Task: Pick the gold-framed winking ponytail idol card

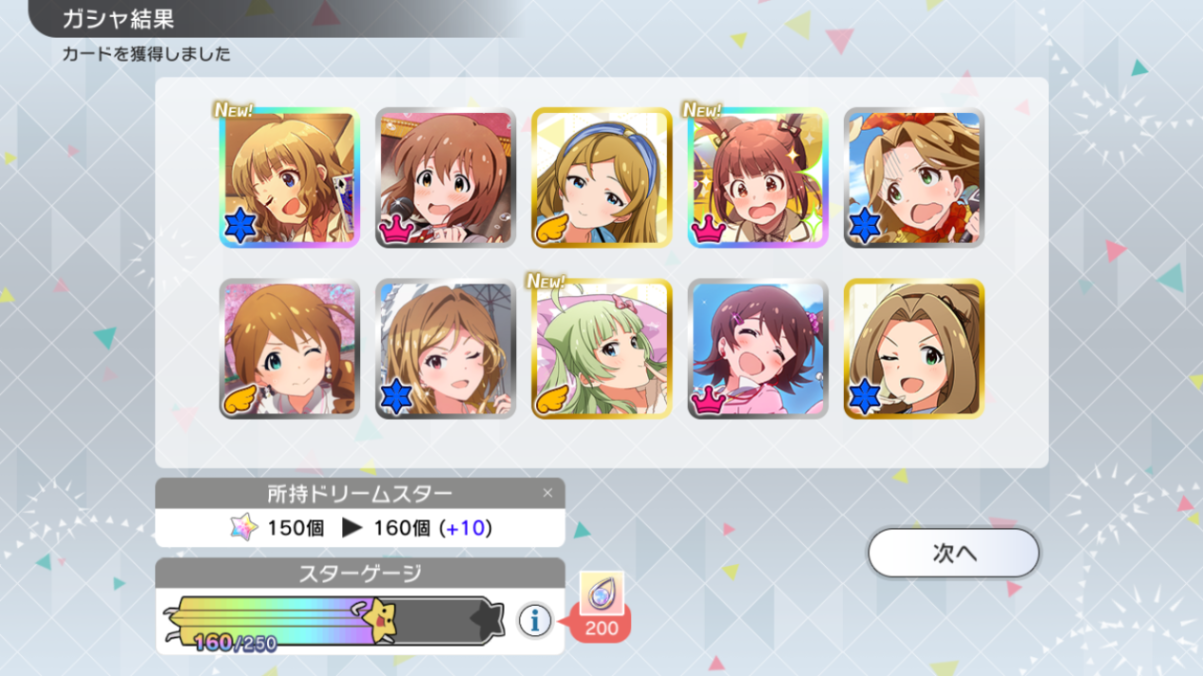Action: 913,349
